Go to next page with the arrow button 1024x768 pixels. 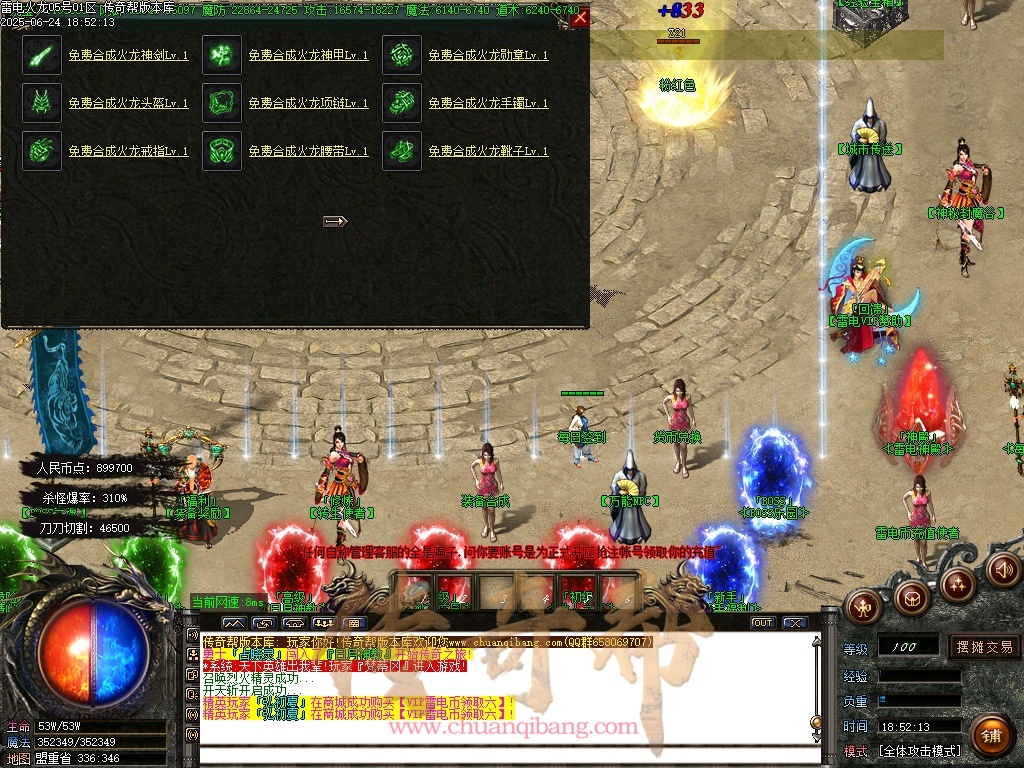(x=335, y=221)
